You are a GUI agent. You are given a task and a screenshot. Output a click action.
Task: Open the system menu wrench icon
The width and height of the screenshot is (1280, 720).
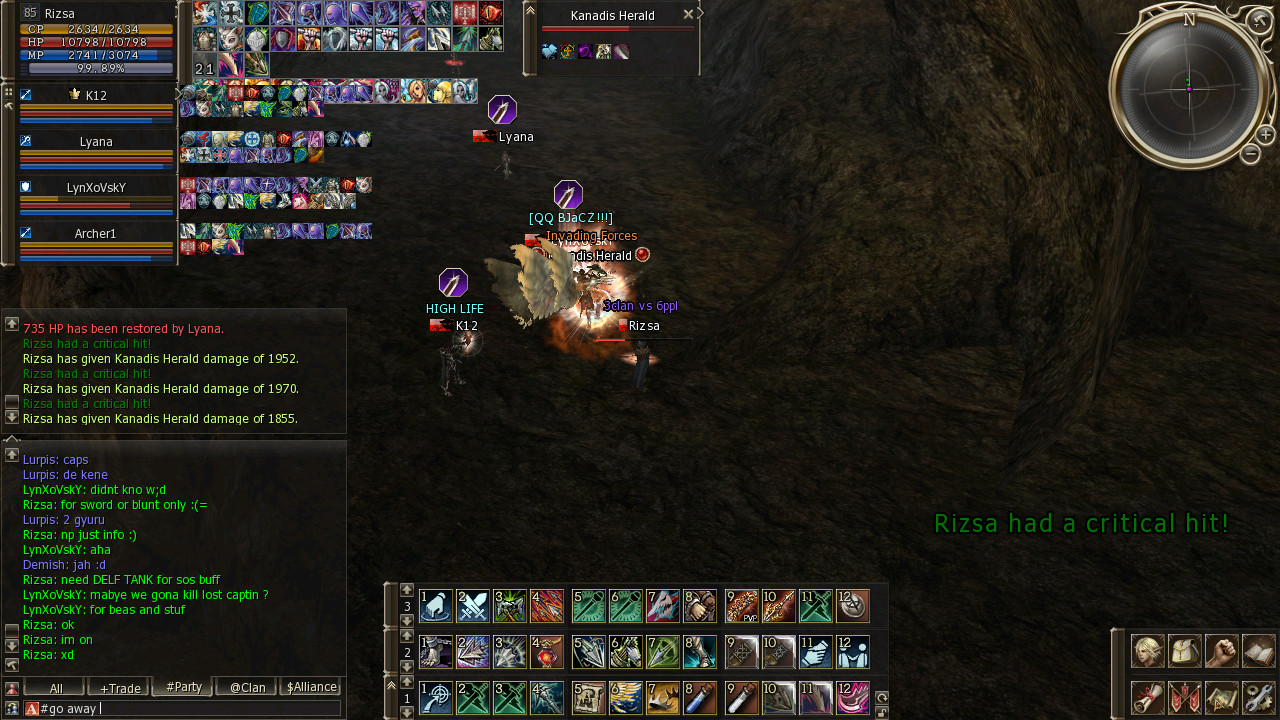[1259, 697]
